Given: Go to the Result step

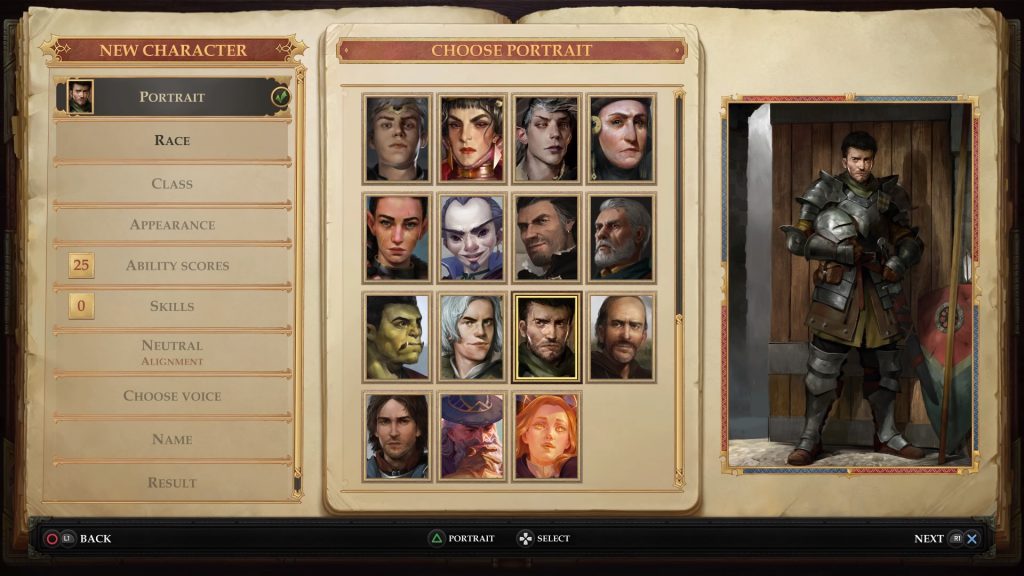Looking at the screenshot, I should (172, 482).
